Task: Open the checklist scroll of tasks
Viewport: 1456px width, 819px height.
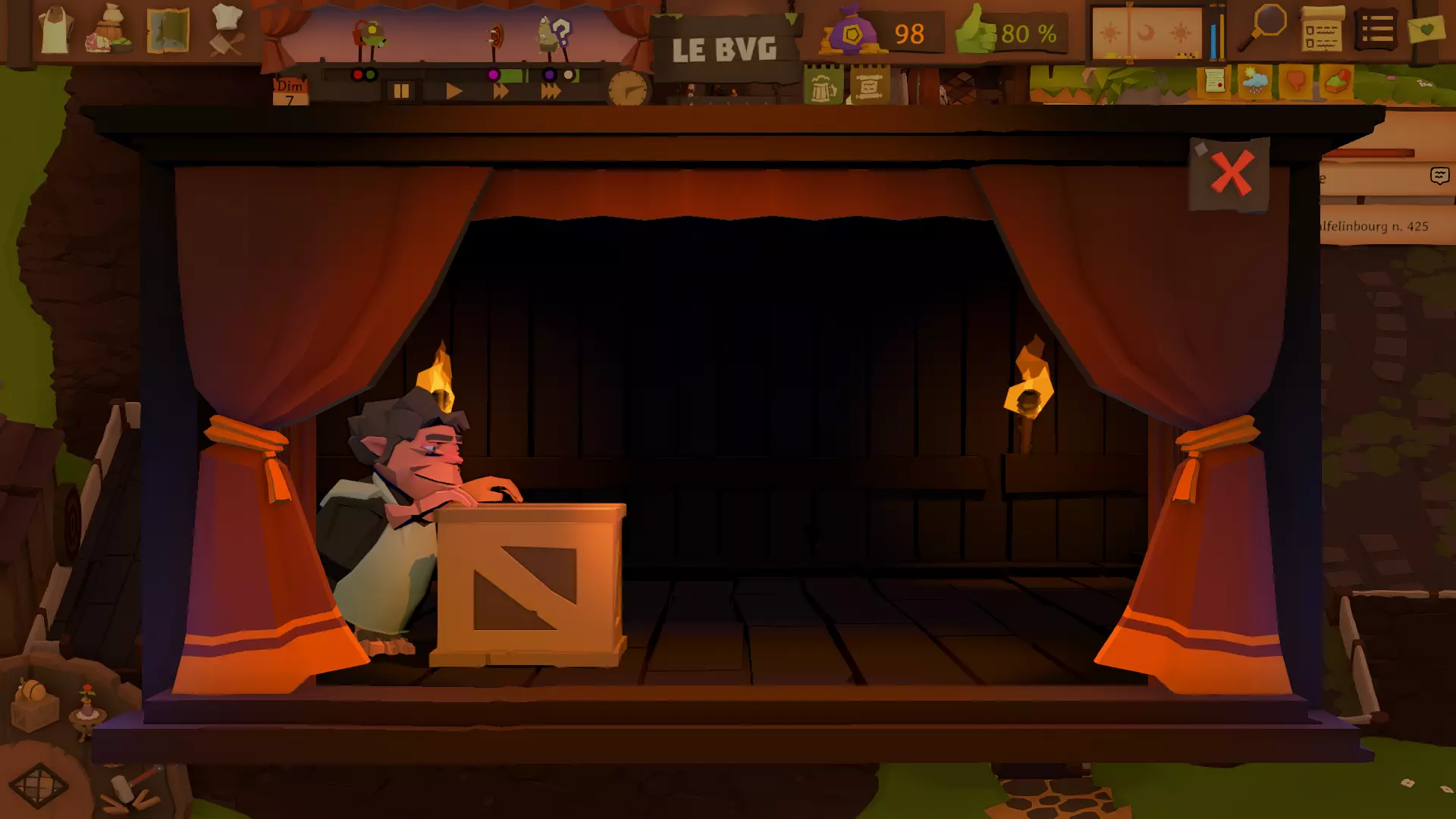Action: [x=1322, y=32]
